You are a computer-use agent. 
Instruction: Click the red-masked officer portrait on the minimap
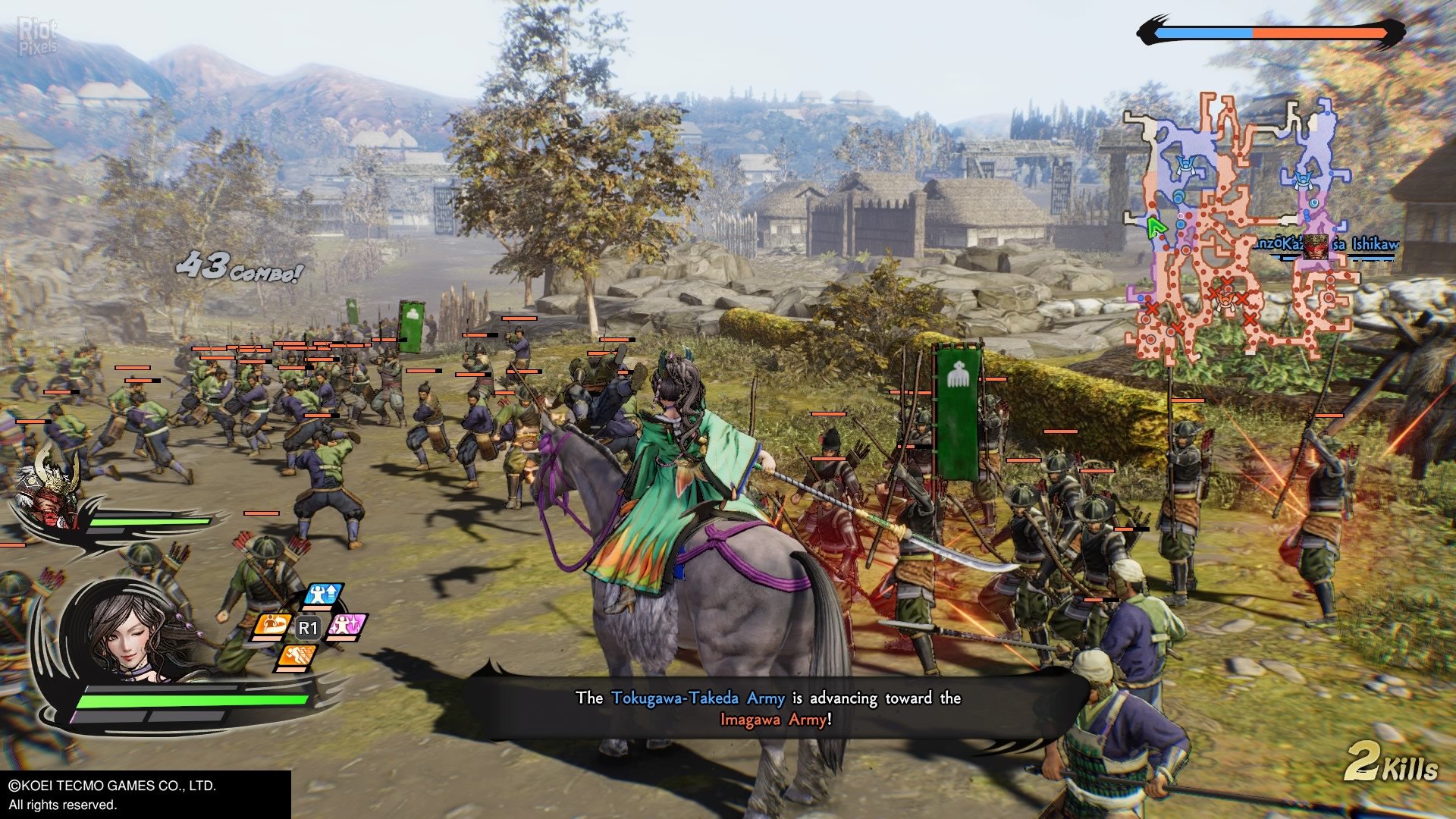[1316, 246]
